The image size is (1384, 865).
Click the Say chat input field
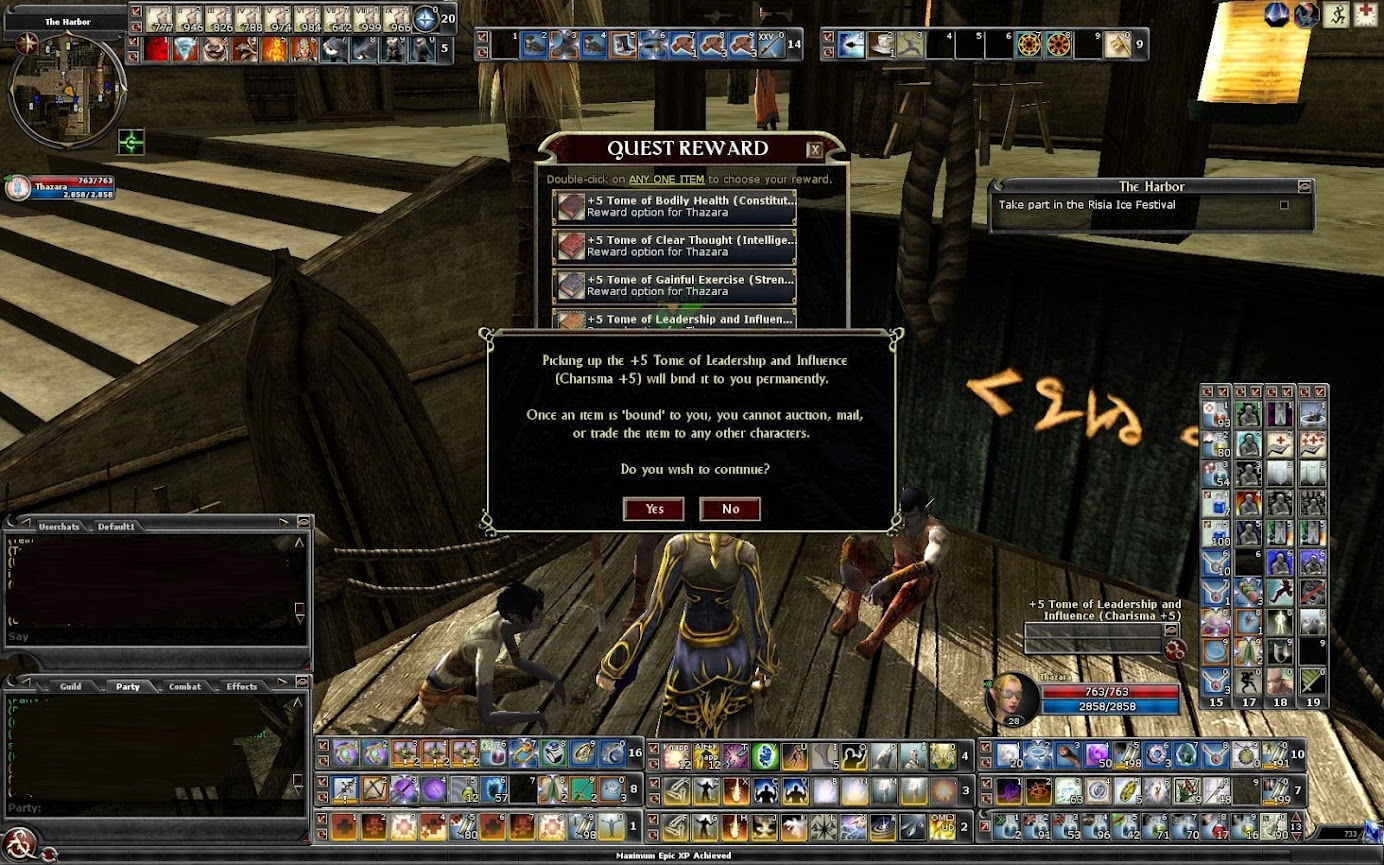coord(150,637)
